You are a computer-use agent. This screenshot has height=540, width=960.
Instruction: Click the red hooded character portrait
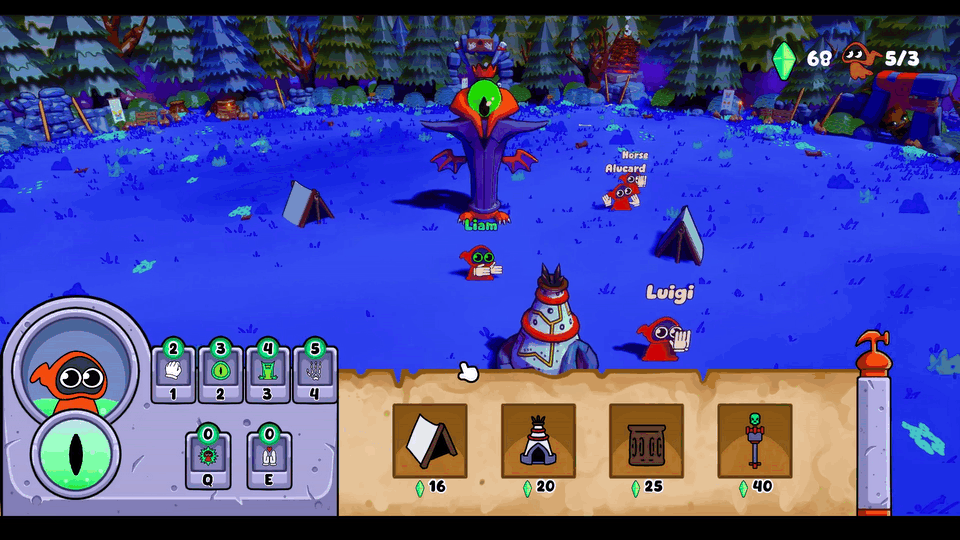click(x=74, y=367)
